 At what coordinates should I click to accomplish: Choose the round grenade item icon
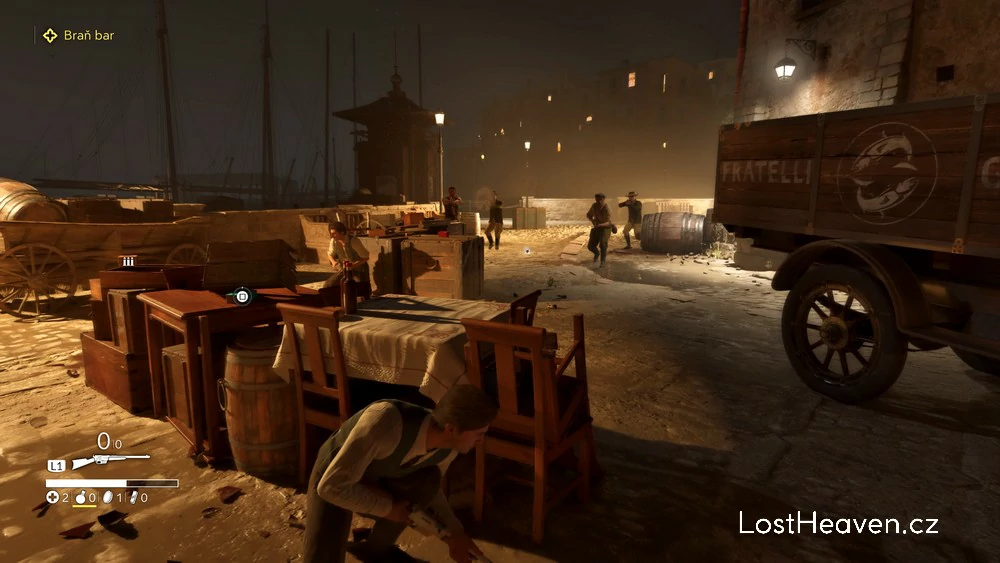(80, 497)
